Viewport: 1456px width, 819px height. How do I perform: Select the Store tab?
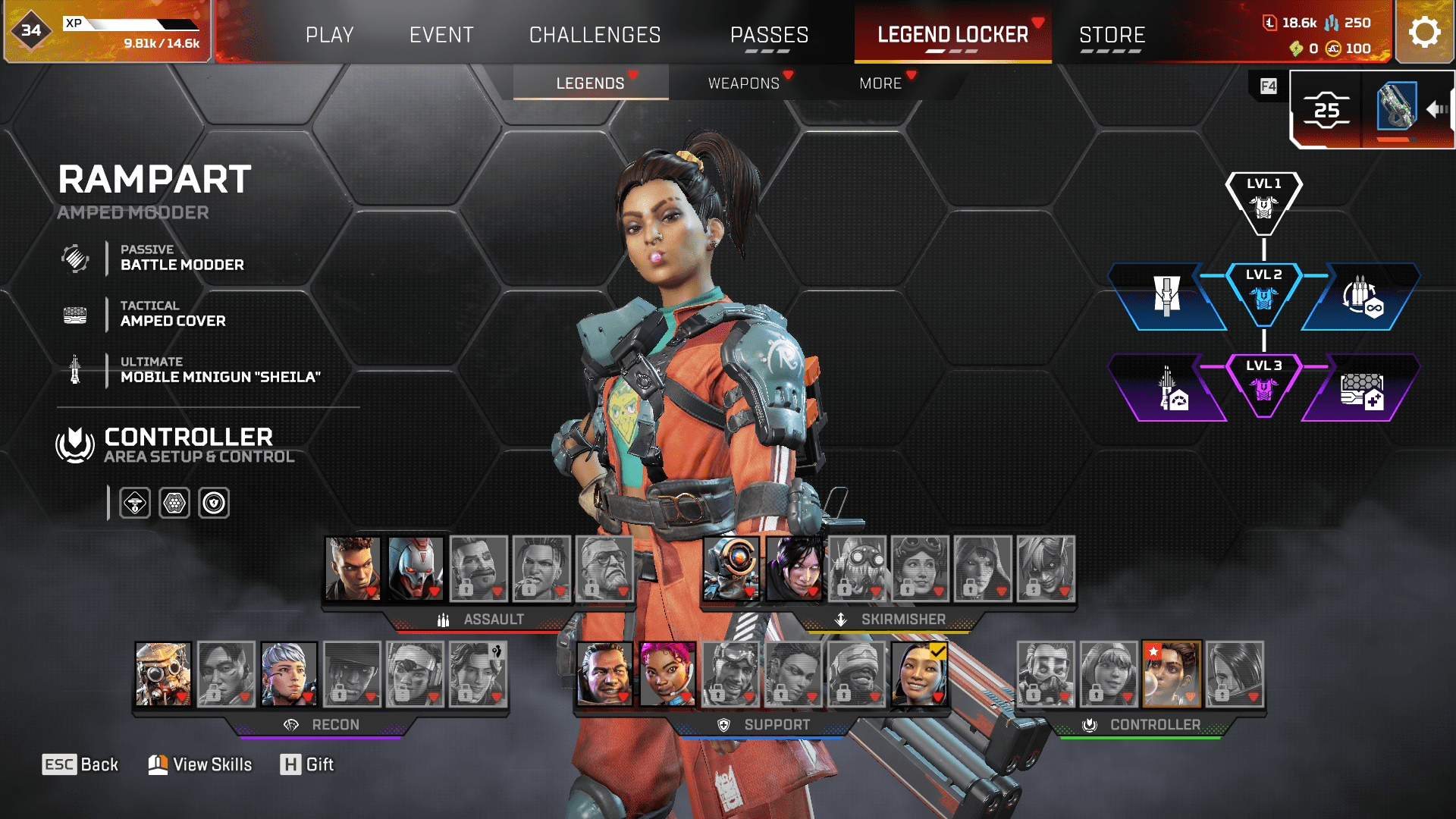coord(1112,35)
